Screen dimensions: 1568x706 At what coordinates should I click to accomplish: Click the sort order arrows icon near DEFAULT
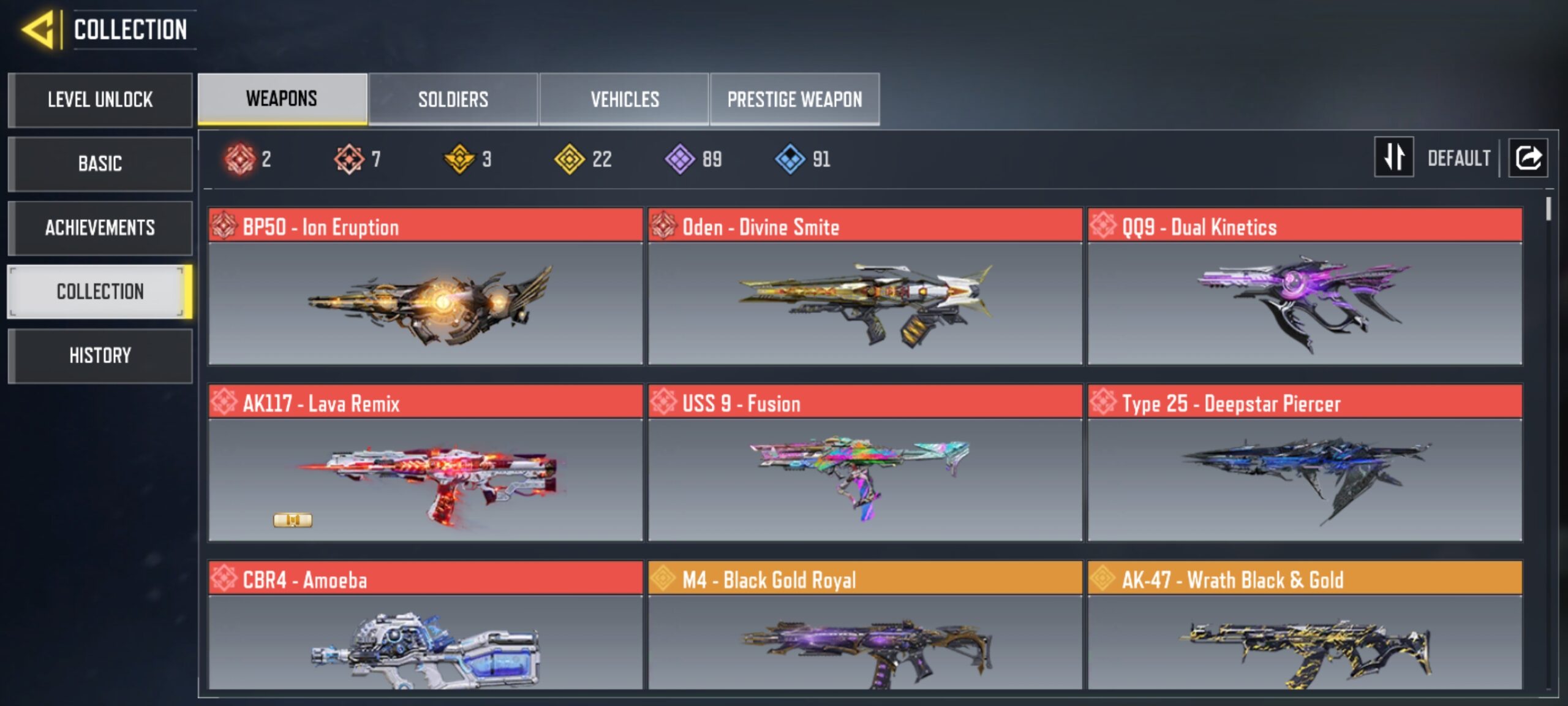pyautogui.click(x=1393, y=158)
